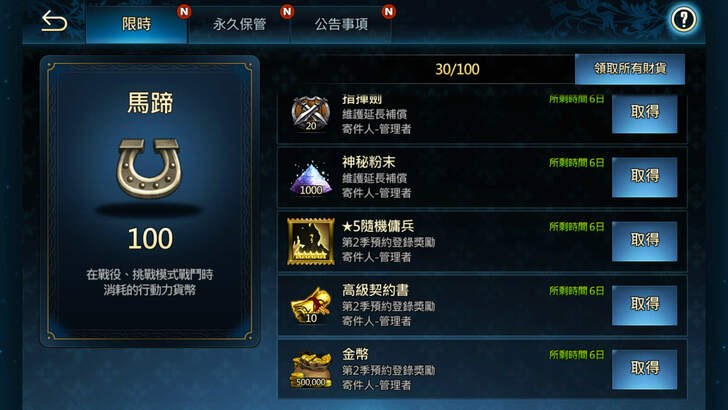Switch to the 限時 tab
Image resolution: width=728 pixels, height=410 pixels.
(x=136, y=24)
